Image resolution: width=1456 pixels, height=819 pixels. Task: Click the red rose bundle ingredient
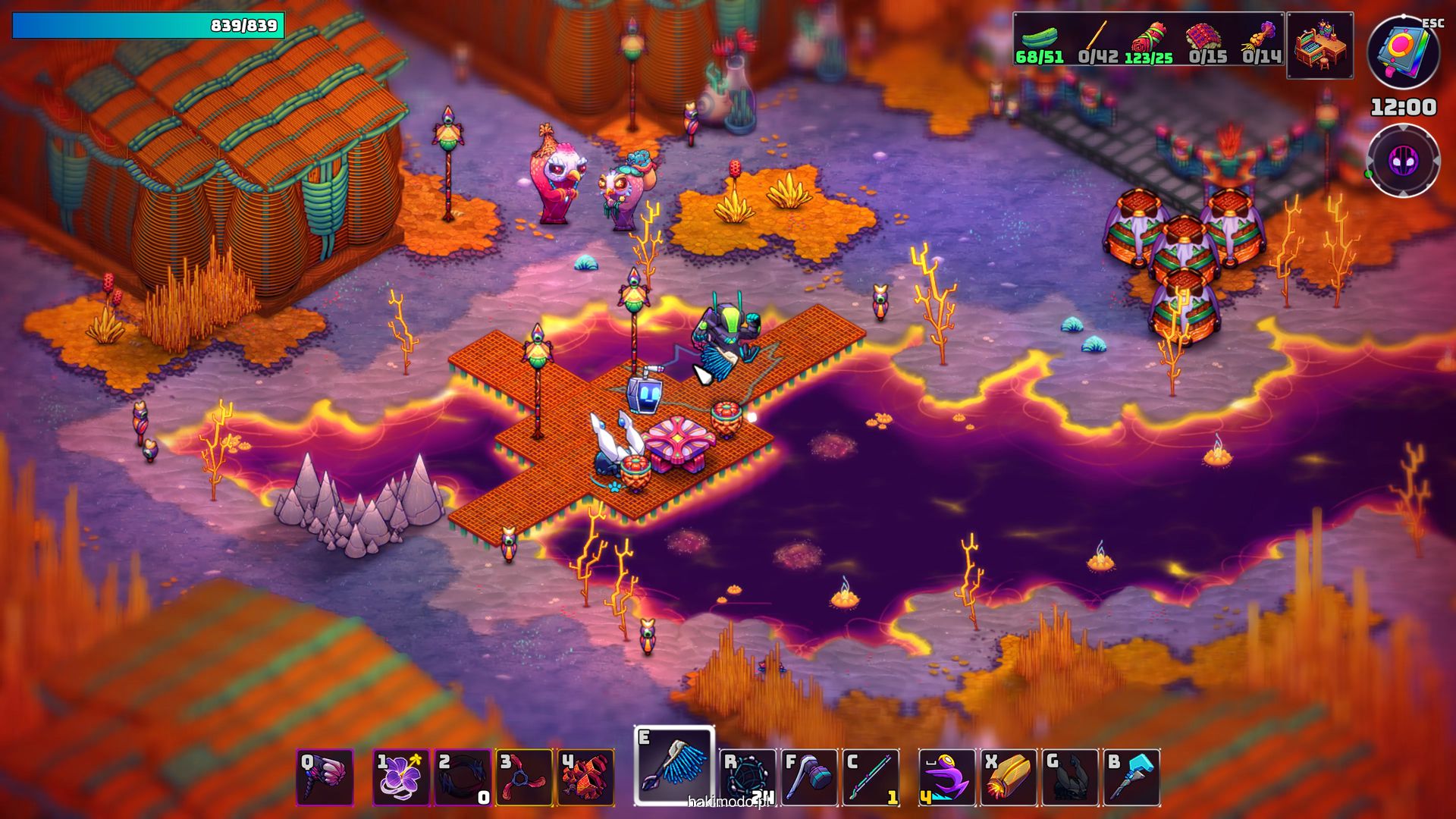click(1149, 38)
